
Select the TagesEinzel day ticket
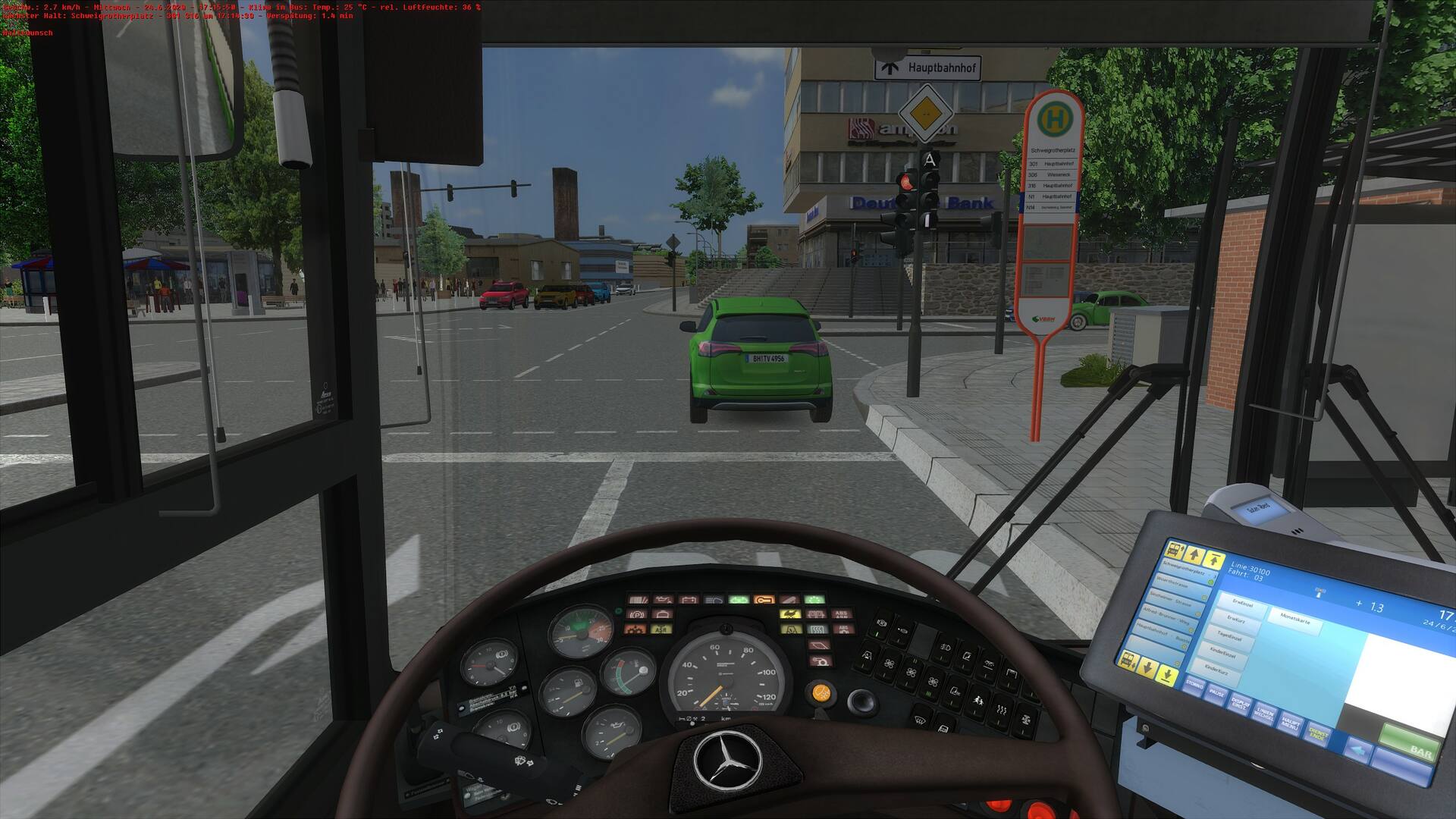tap(1229, 637)
